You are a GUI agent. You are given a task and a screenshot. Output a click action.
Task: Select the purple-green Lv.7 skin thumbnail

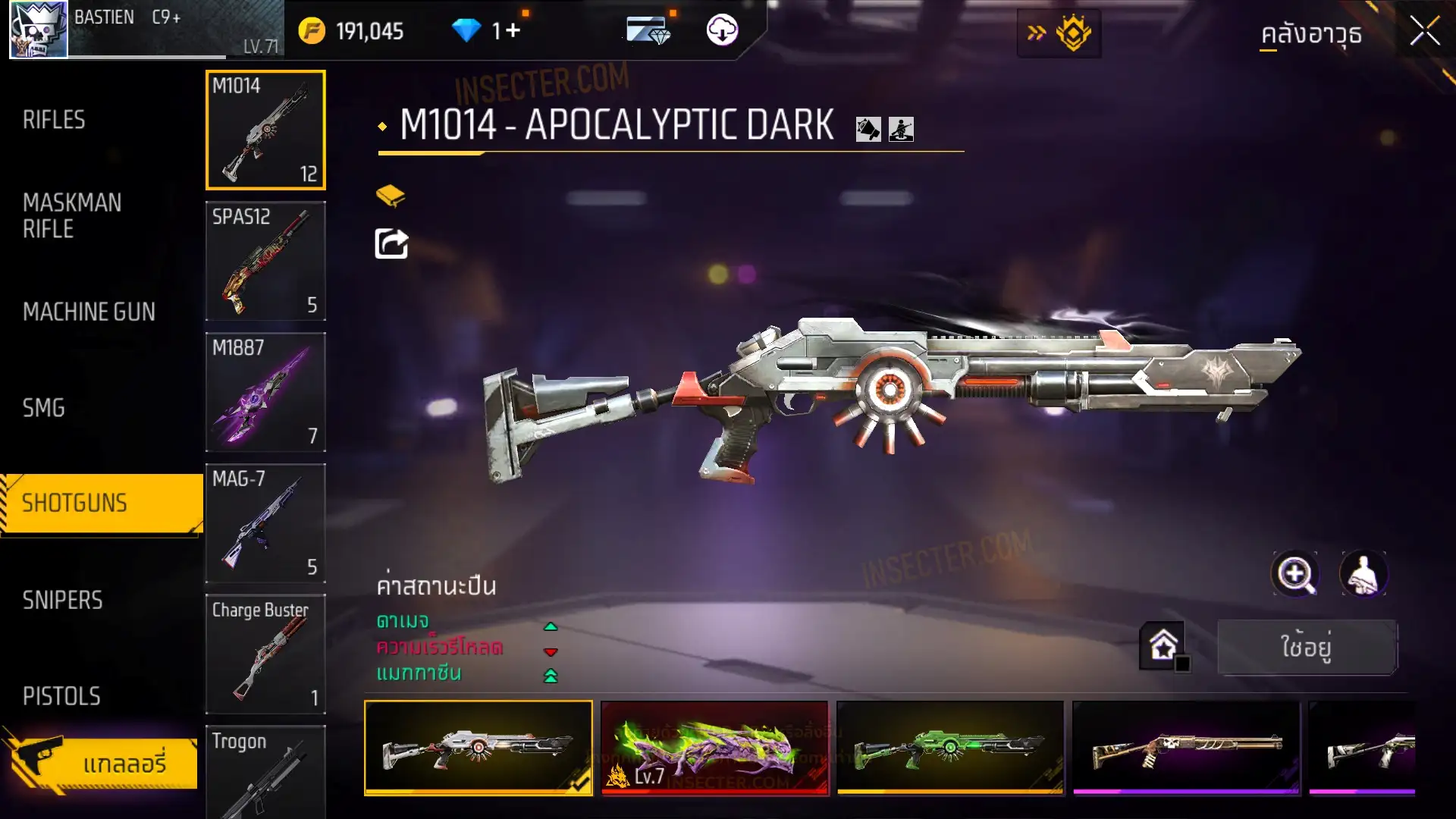tap(714, 748)
